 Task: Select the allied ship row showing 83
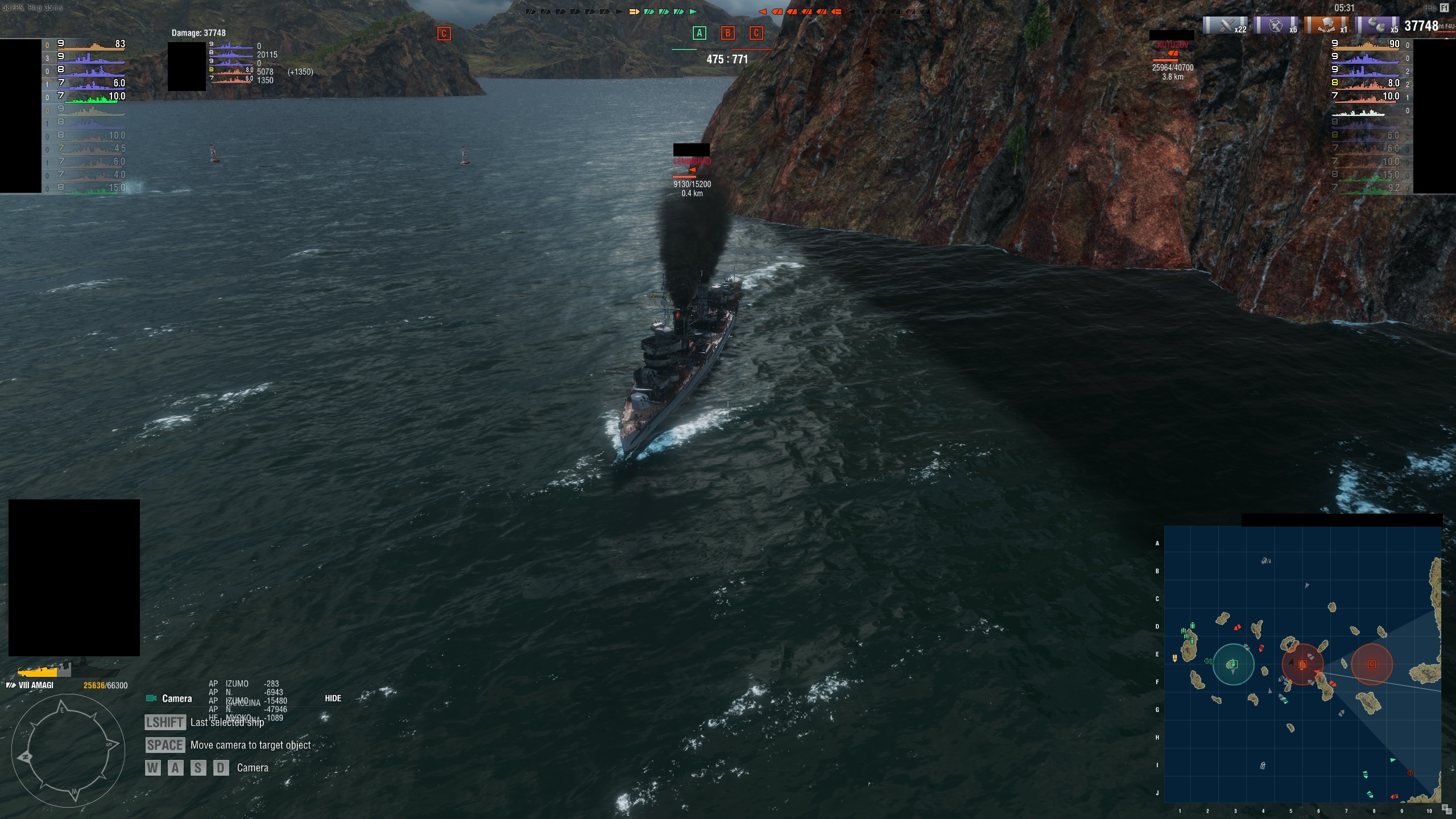click(91, 44)
